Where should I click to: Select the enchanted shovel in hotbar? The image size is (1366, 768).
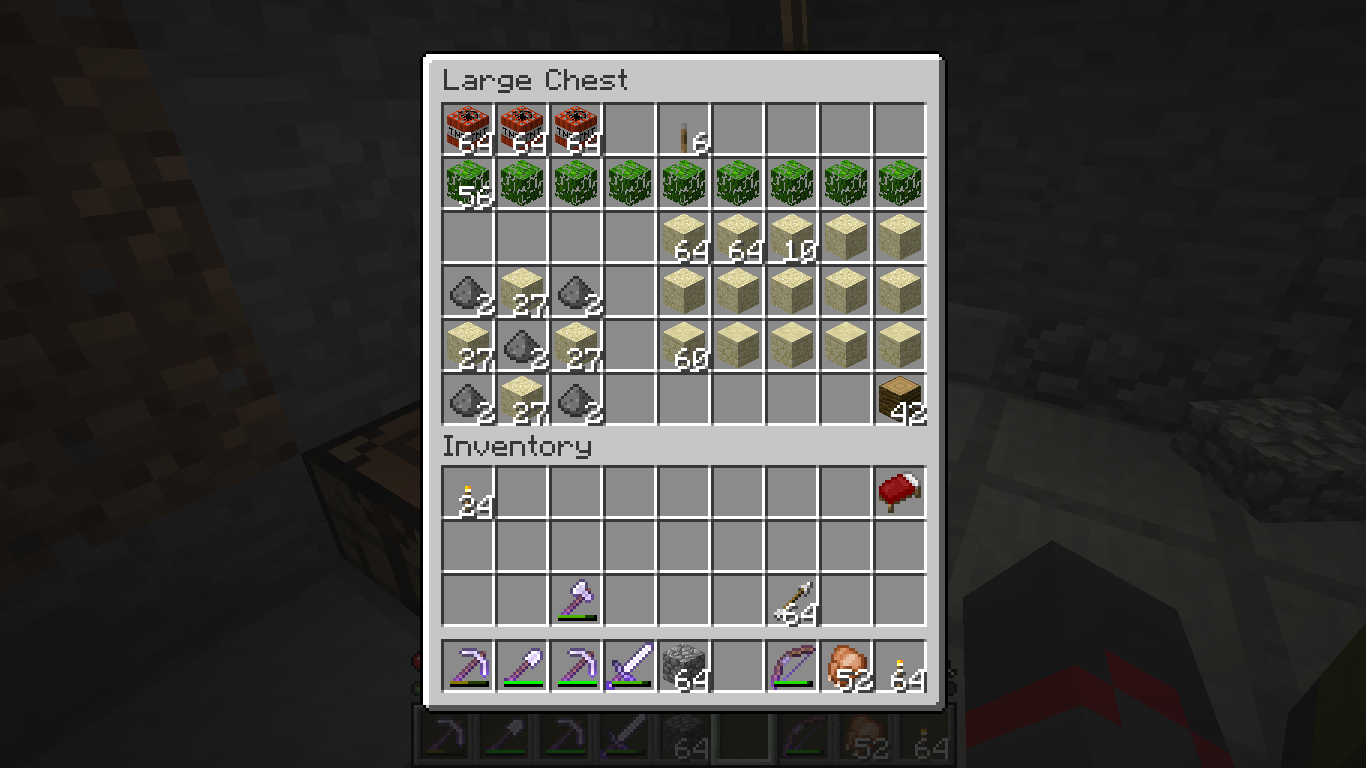pyautogui.click(x=522, y=666)
